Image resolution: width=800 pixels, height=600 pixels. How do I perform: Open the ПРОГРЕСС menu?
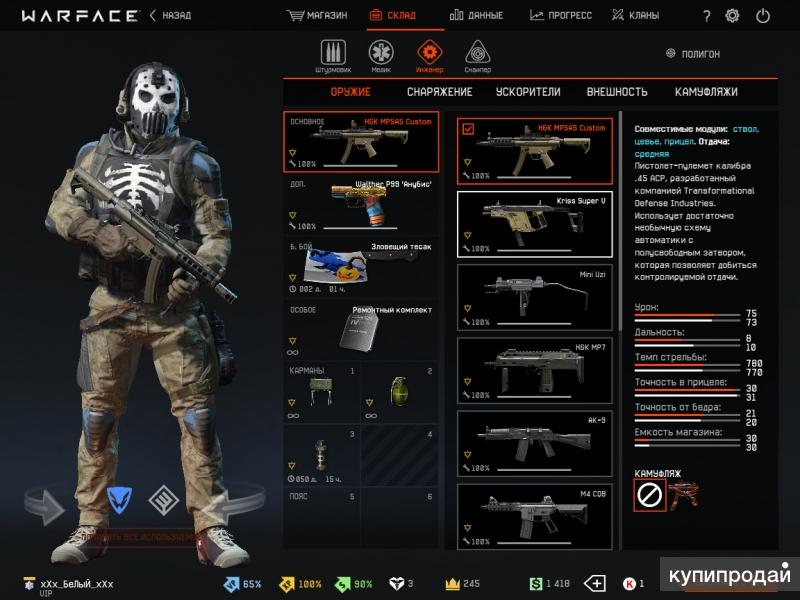pos(561,16)
